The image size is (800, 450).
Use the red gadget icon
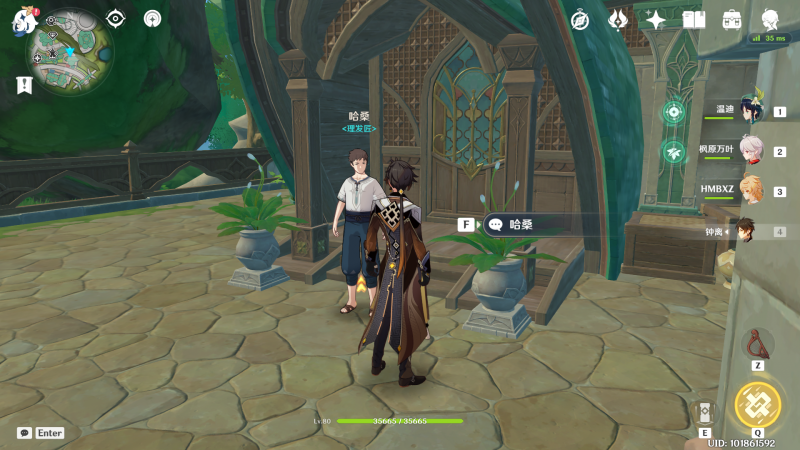point(758,343)
